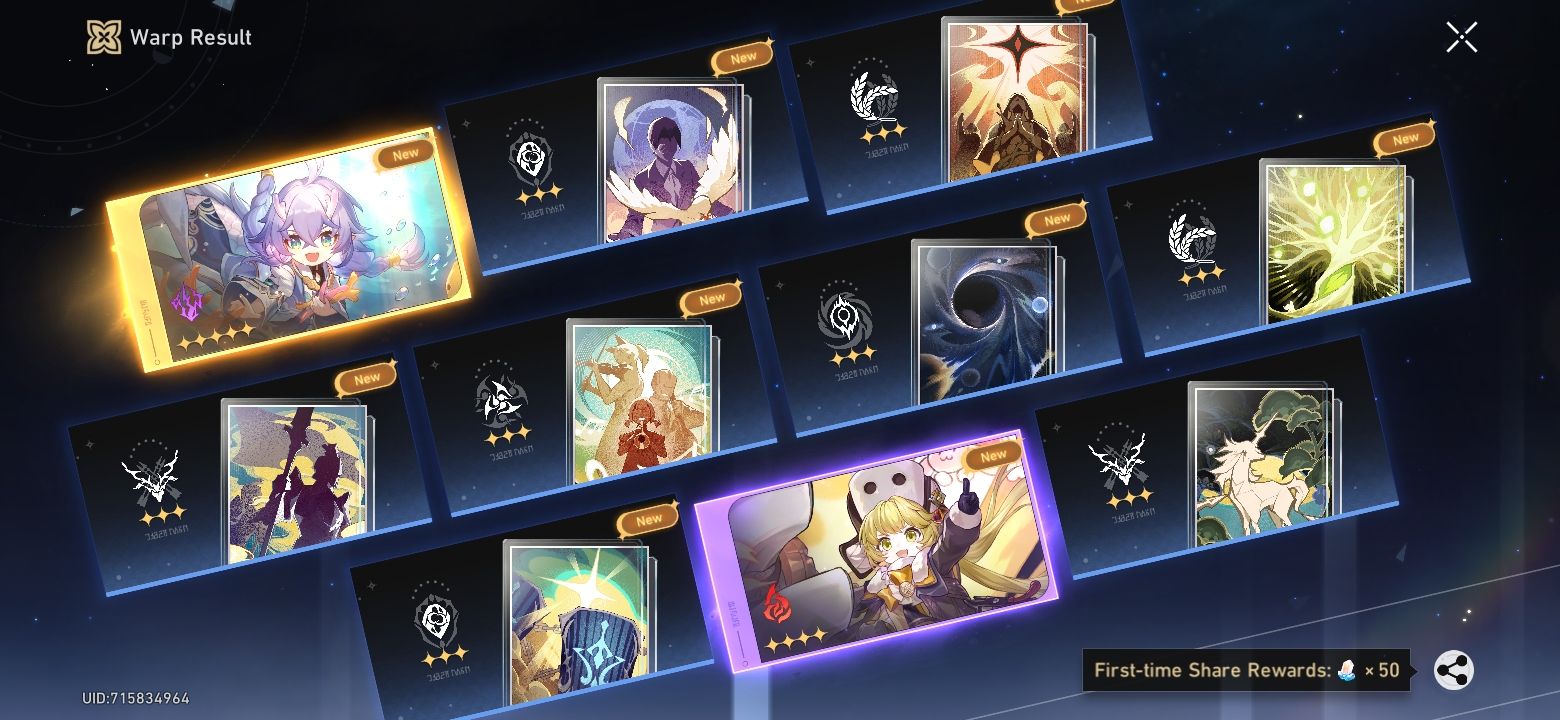Tap the New badge on the black hole light cone
Image resolution: width=1560 pixels, height=720 pixels.
click(x=1054, y=220)
